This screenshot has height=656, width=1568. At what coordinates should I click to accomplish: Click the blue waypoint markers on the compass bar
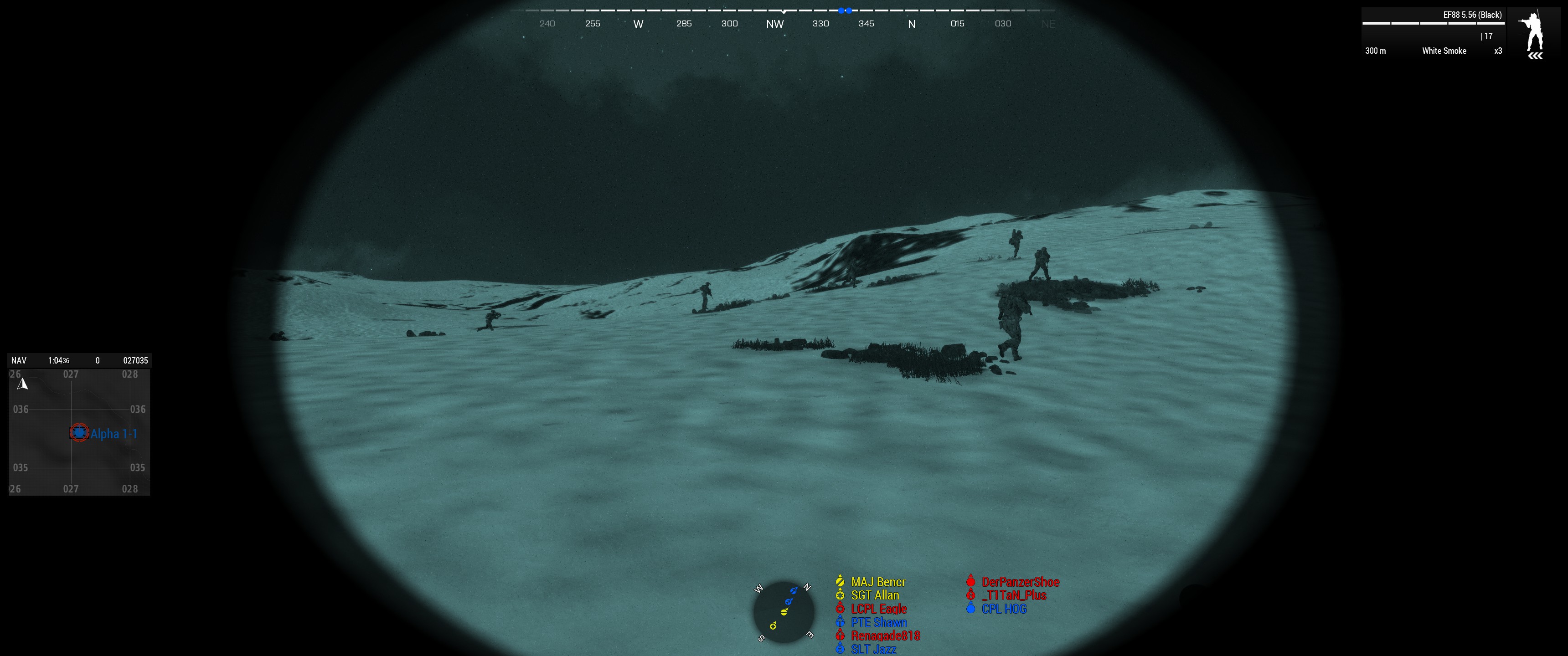pyautogui.click(x=845, y=10)
